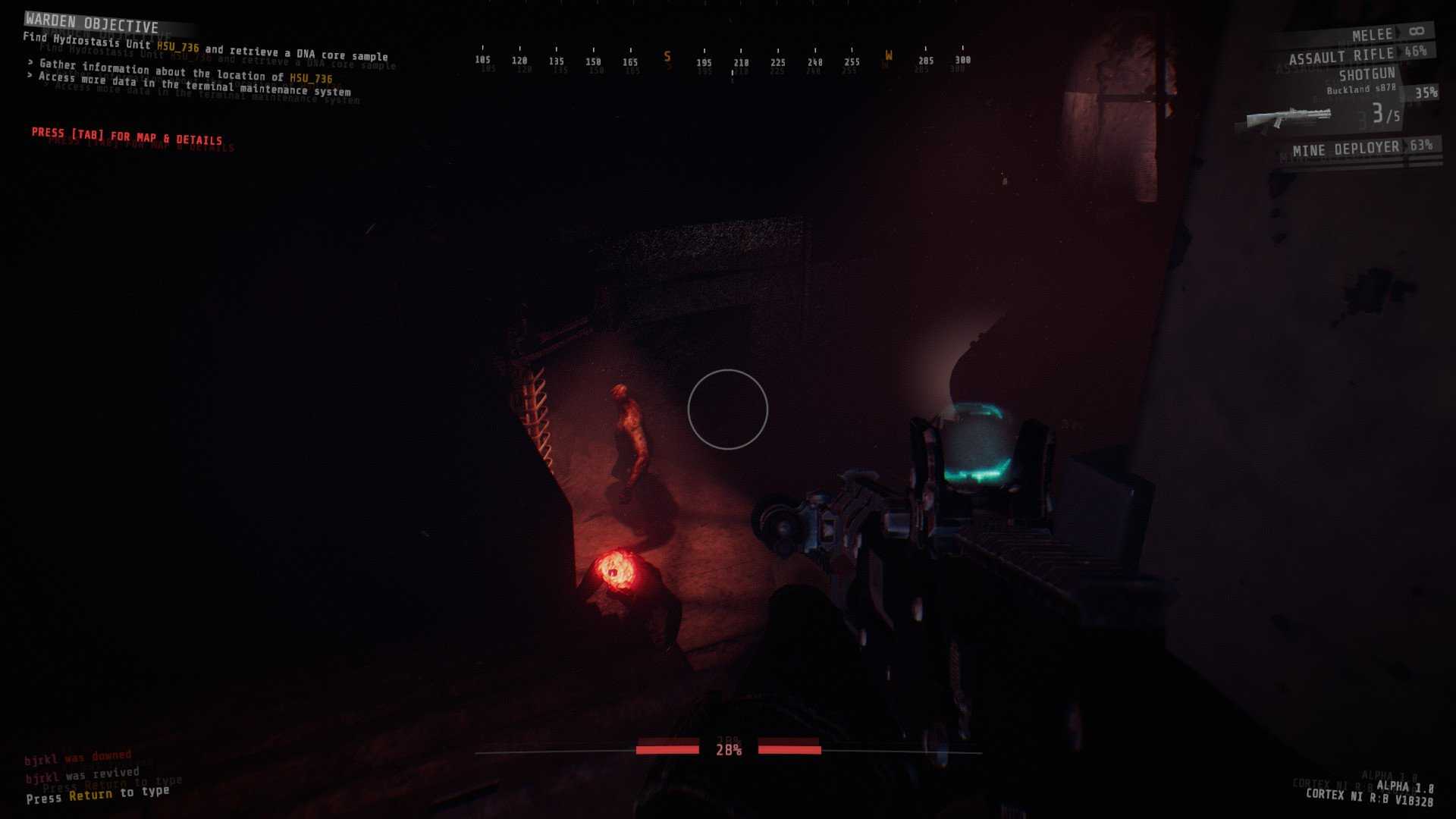This screenshot has height=819, width=1456.
Task: Click the compass heading strip
Action: (x=722, y=61)
